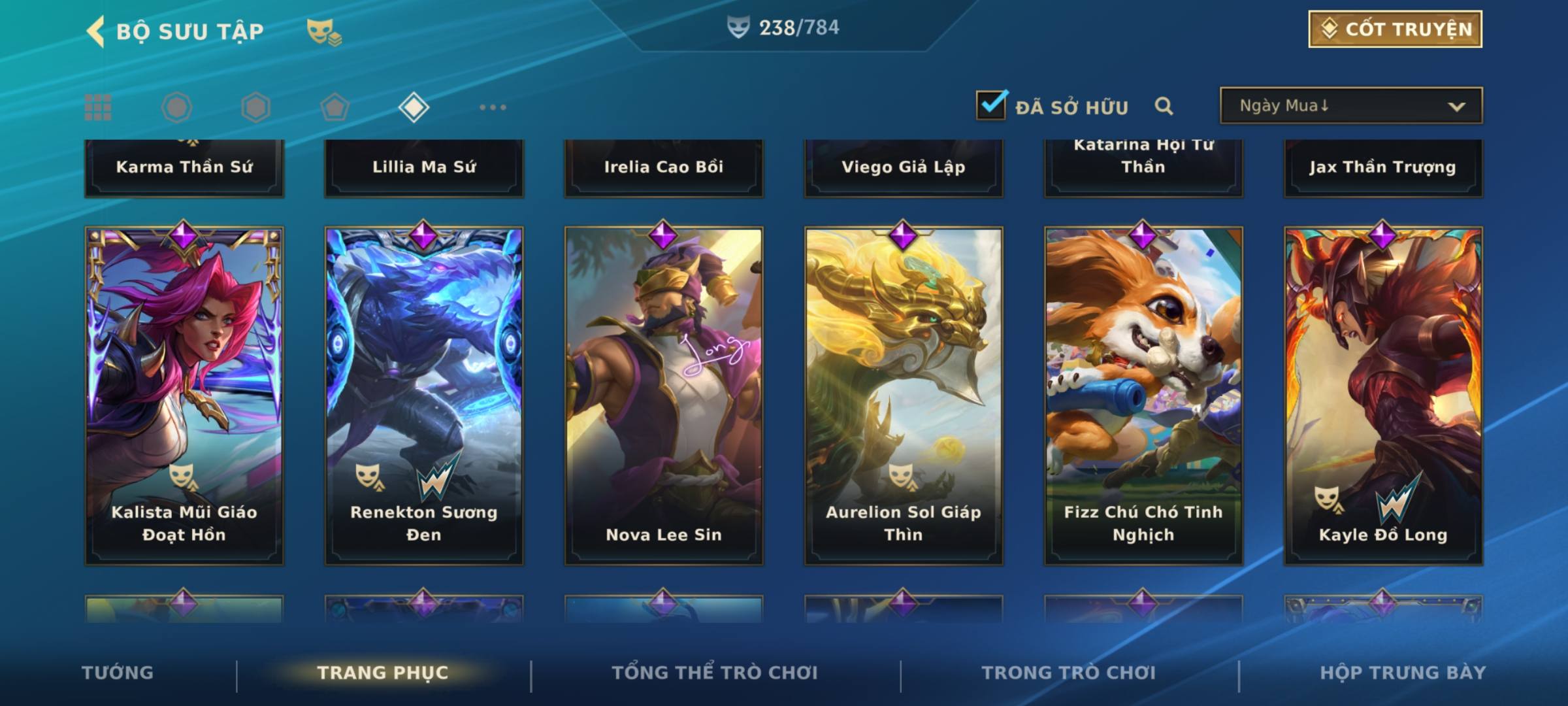Choose the diamond rarity filter
Viewport: 1568px width, 706px height.
pos(414,107)
